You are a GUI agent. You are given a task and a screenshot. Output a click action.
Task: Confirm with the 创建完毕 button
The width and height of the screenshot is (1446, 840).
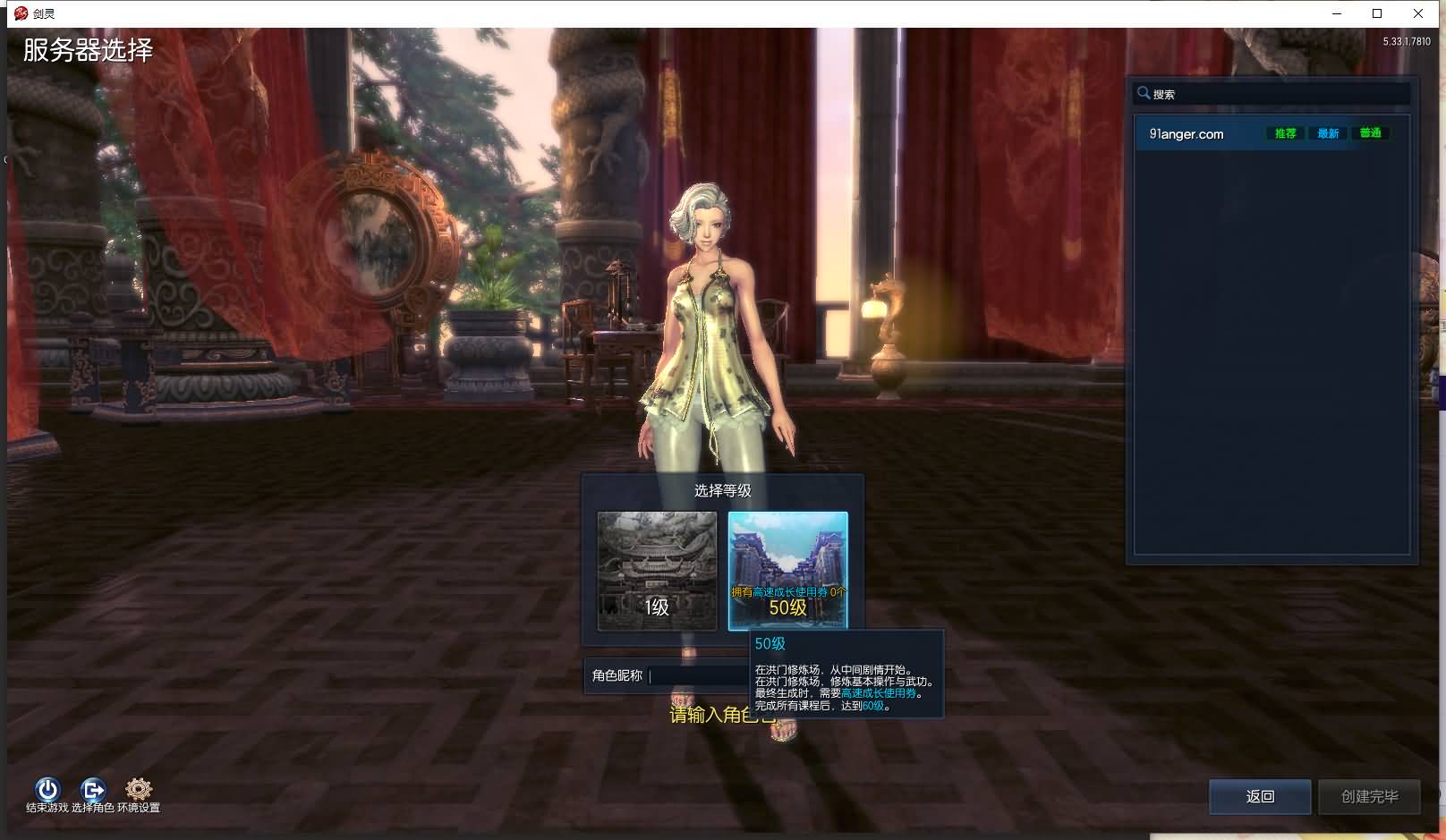[1369, 796]
